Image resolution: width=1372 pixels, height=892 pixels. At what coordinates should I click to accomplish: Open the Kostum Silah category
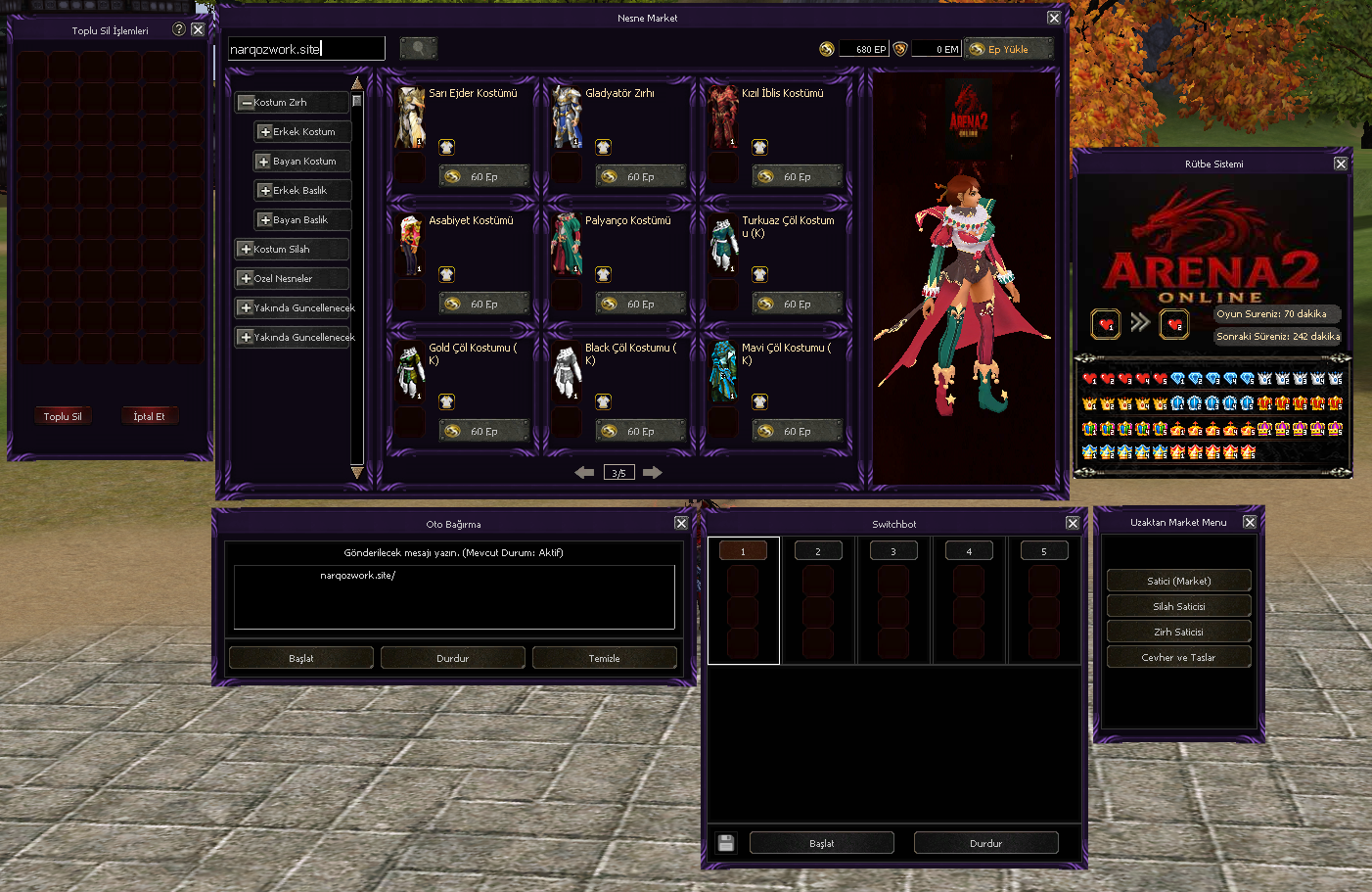pos(246,250)
